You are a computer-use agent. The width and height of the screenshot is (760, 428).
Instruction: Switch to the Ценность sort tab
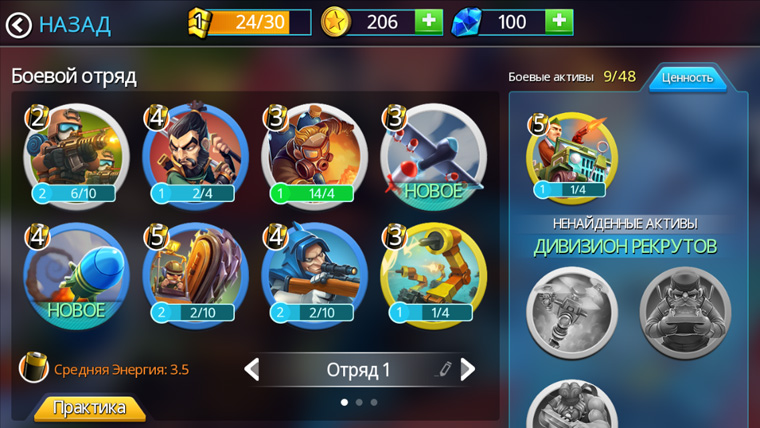coord(688,78)
